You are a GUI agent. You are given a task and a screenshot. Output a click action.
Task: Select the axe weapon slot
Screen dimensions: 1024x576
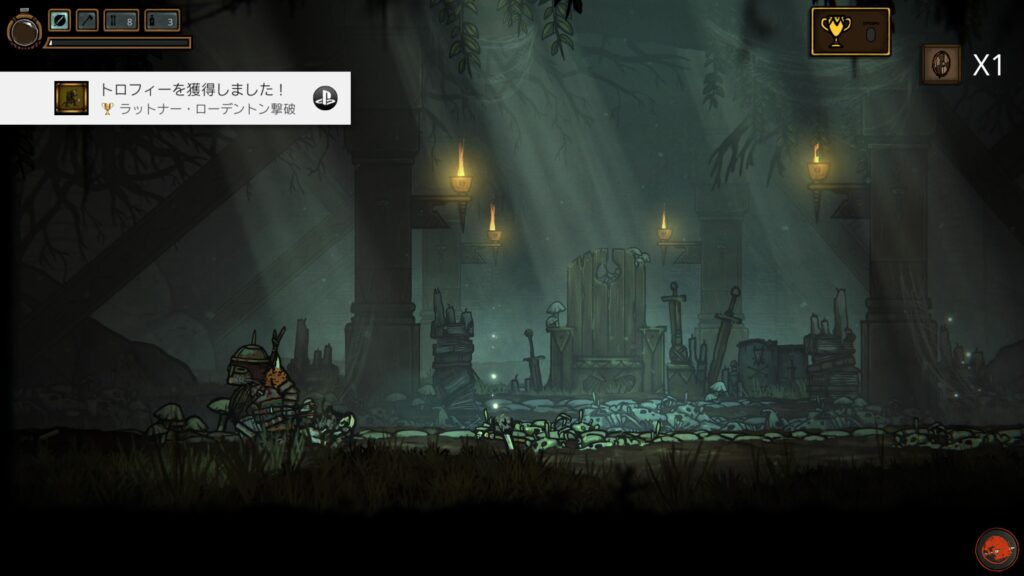coord(87,20)
